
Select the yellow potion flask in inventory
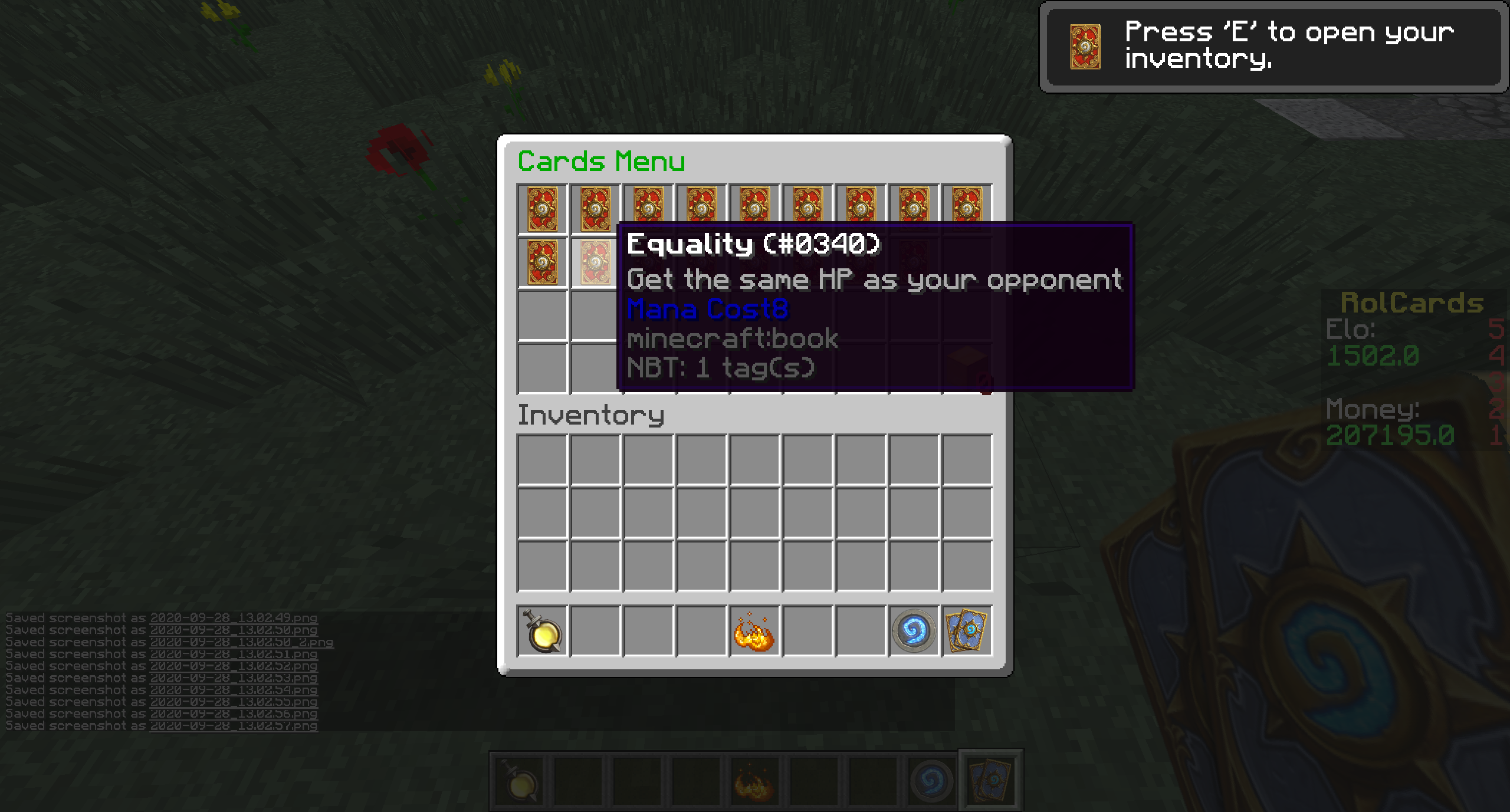(542, 631)
